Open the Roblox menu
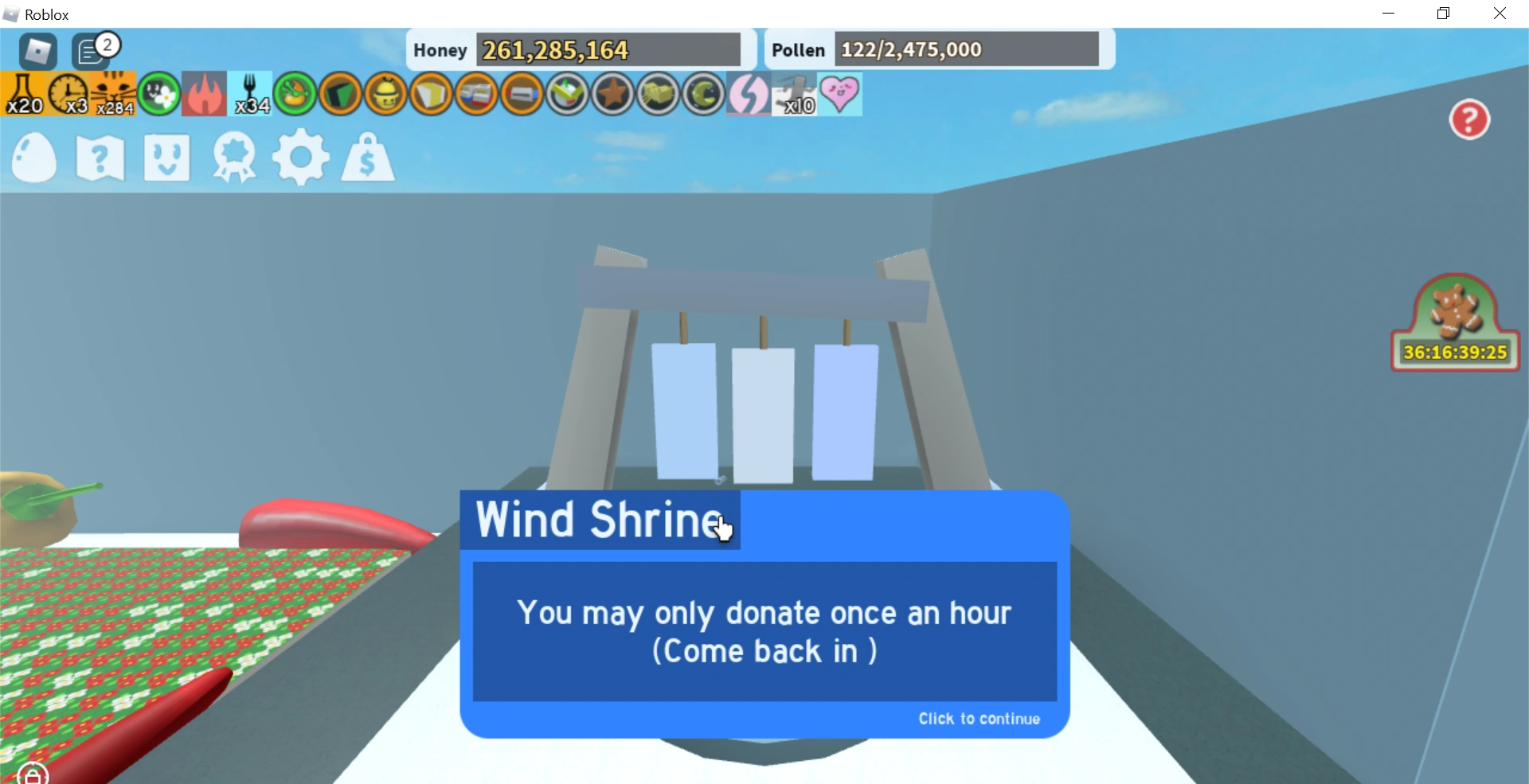Viewport: 1529px width, 784px height. (x=37, y=52)
